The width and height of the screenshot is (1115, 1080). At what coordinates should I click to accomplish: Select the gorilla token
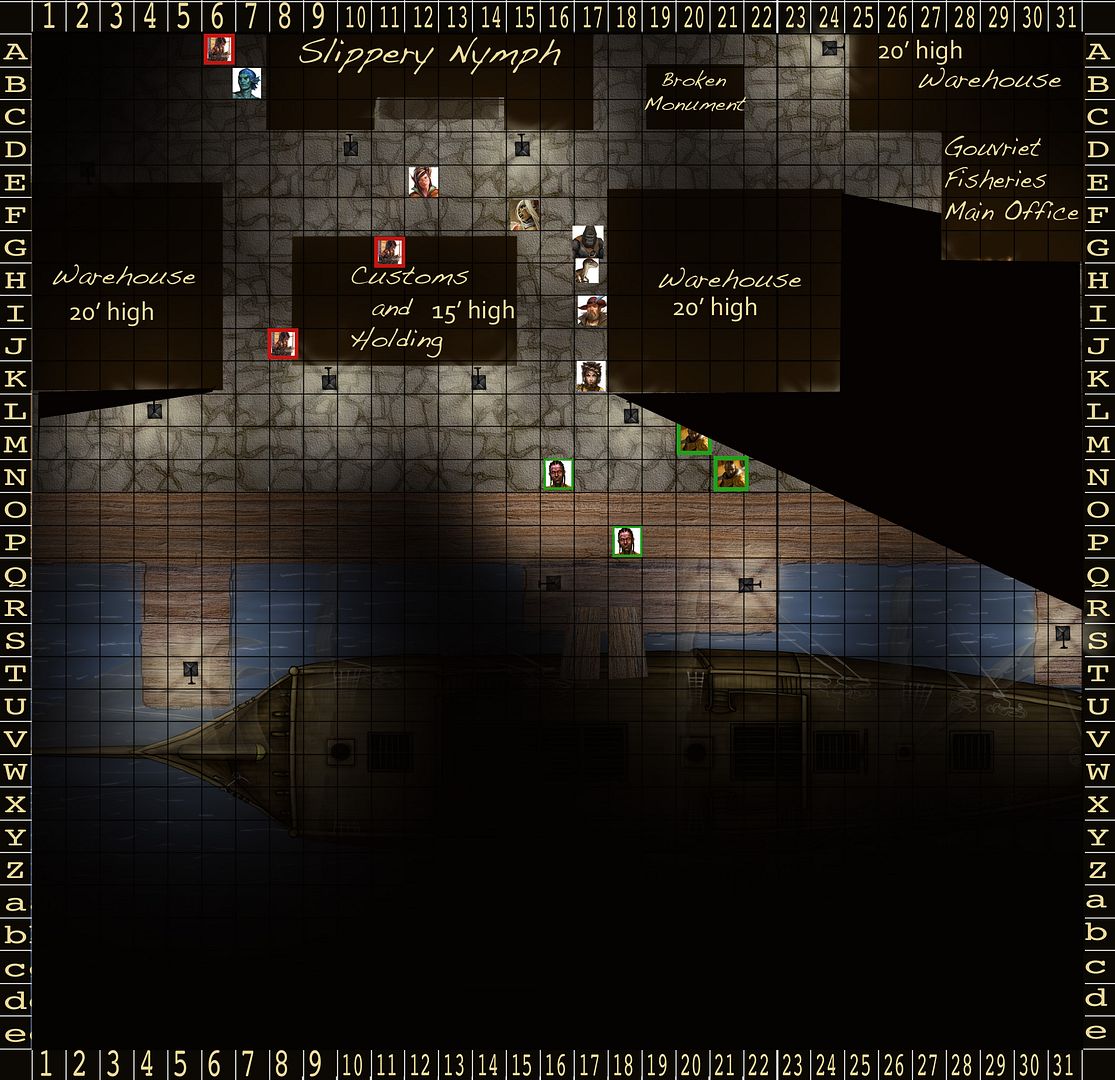(588, 242)
